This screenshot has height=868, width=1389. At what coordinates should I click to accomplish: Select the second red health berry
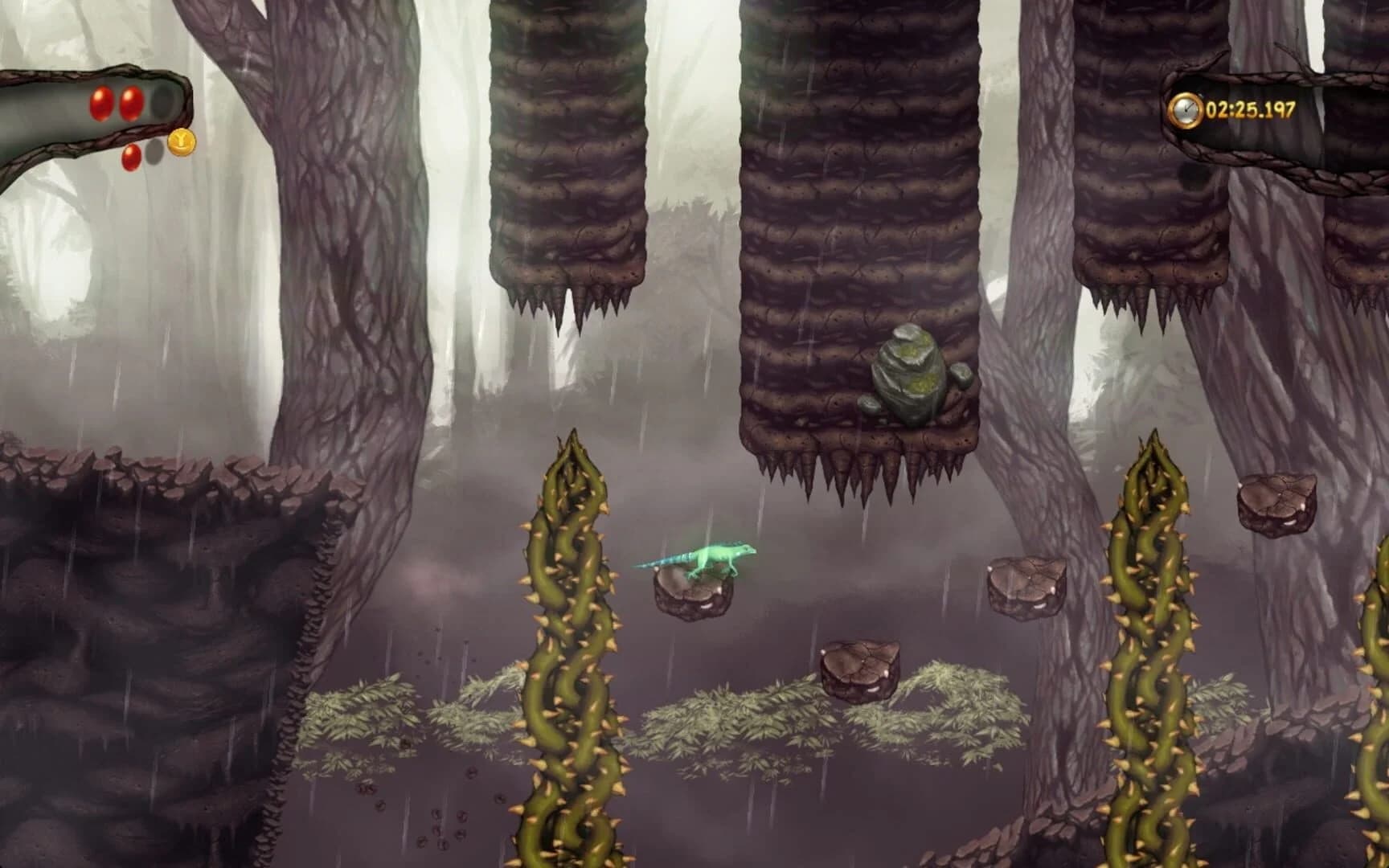tap(130, 104)
